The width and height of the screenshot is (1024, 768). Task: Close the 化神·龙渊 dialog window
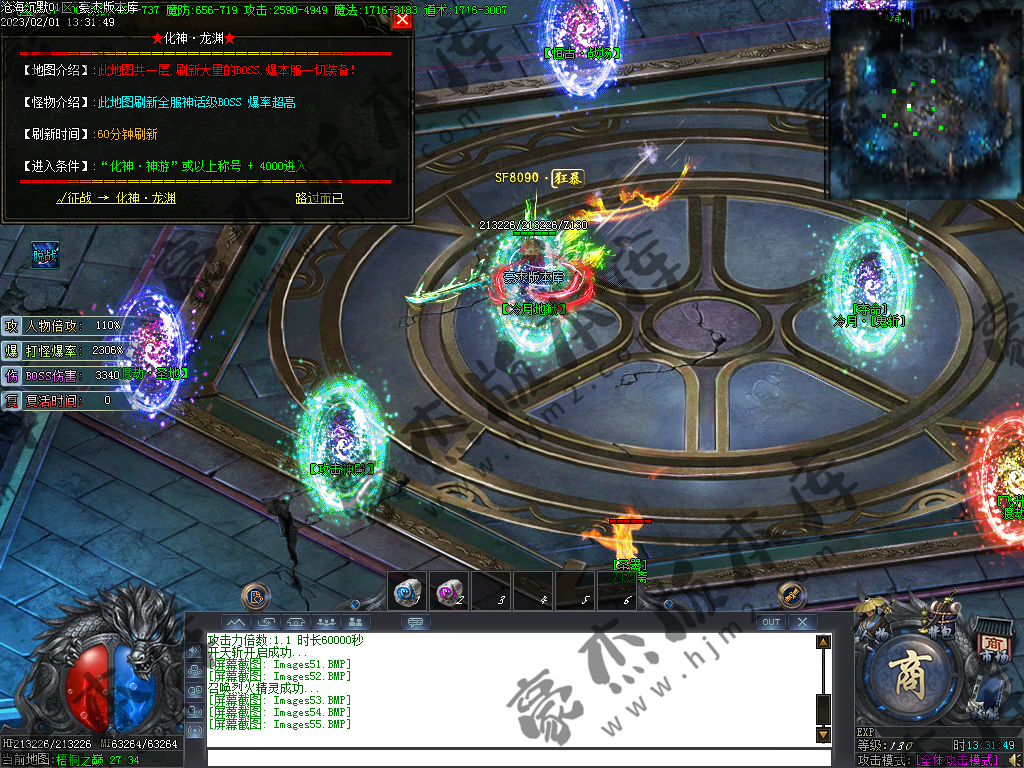click(402, 19)
